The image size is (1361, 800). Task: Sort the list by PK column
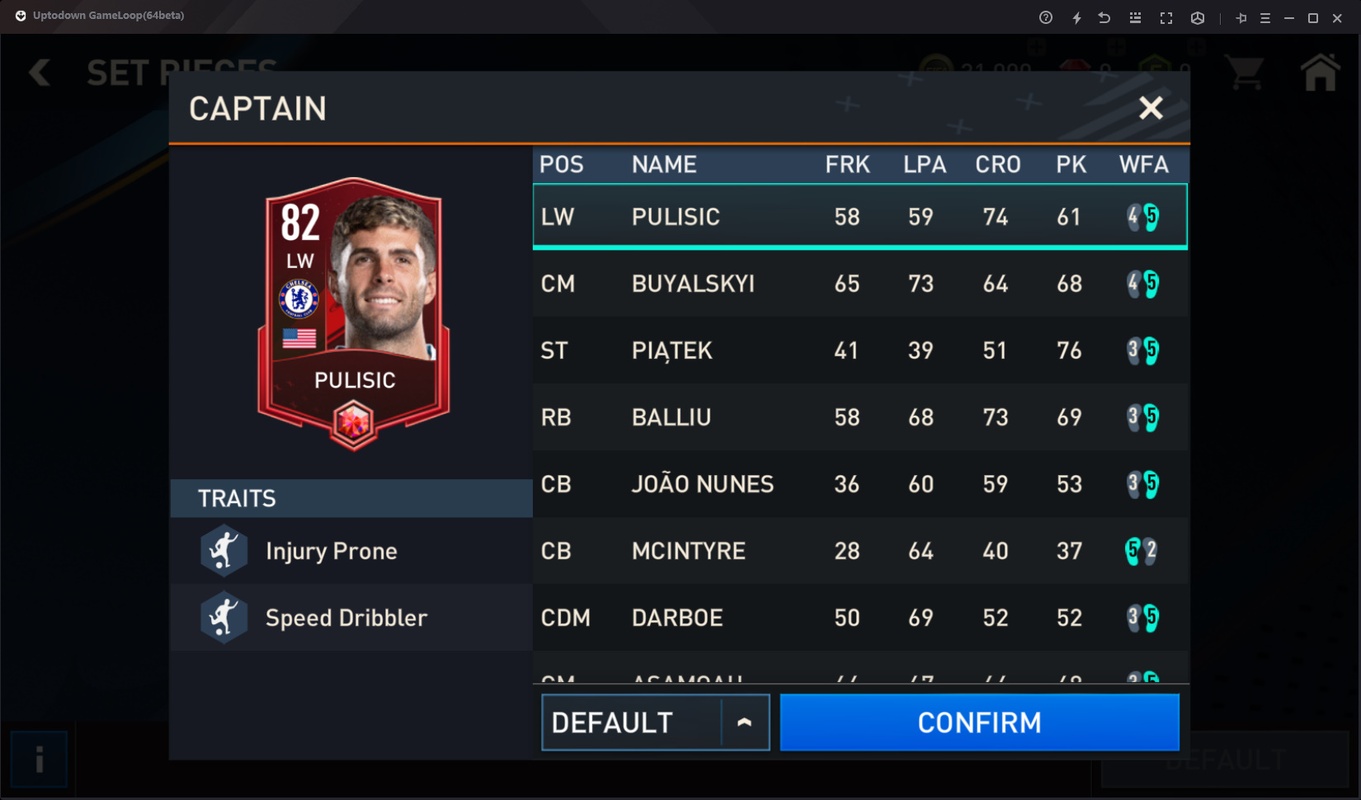(x=1070, y=165)
